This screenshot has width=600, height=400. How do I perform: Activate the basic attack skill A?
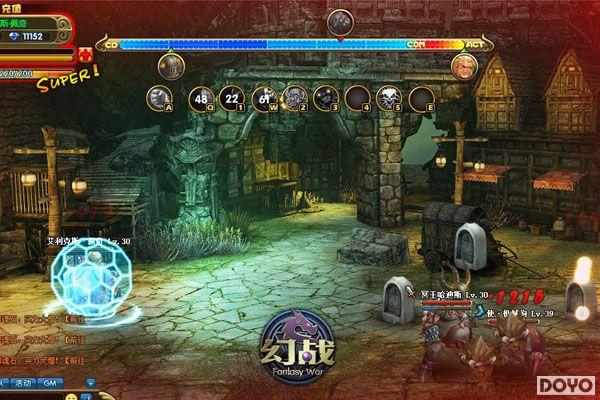tap(157, 97)
